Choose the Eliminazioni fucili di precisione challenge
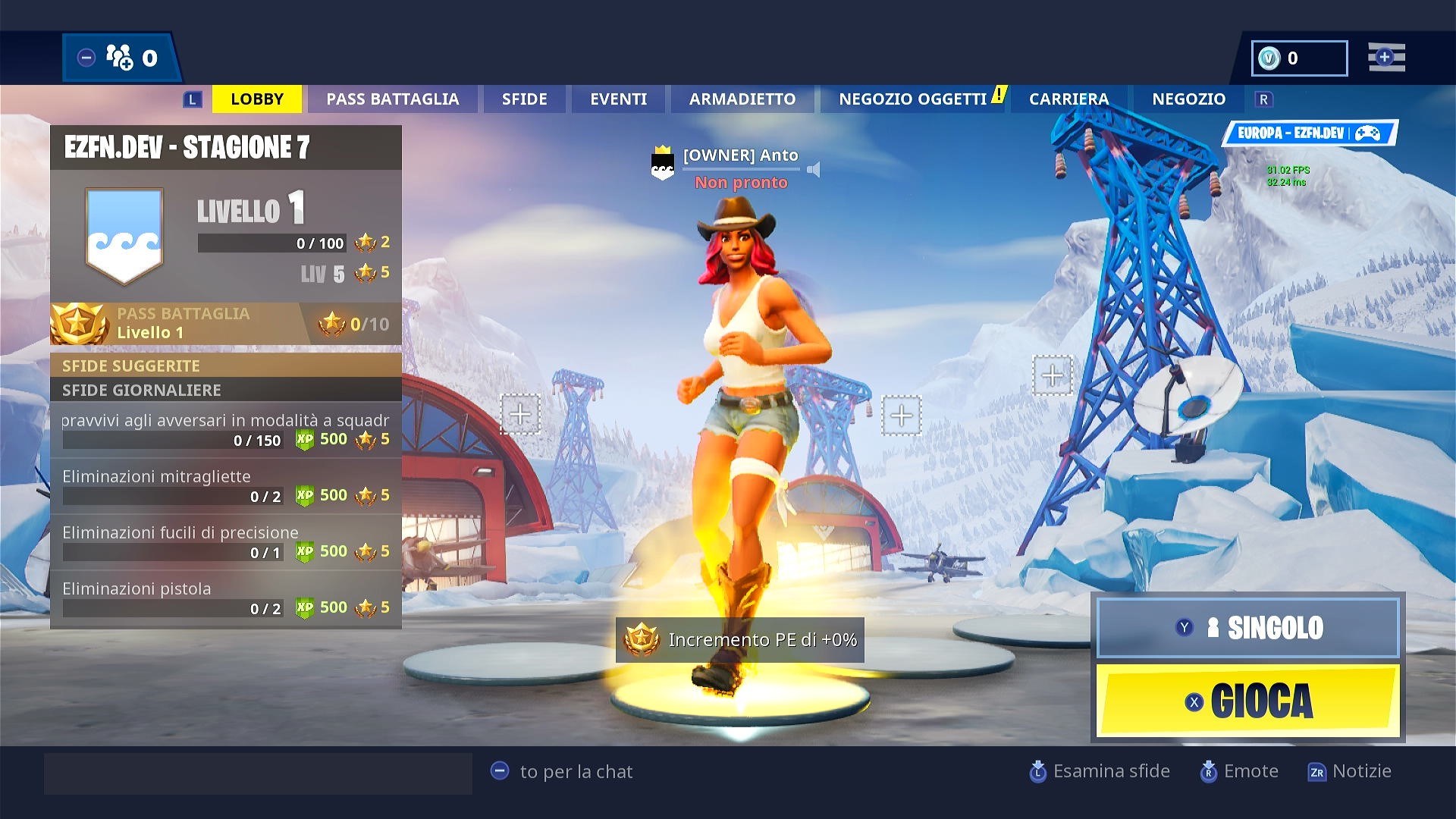The image size is (1456, 819). (225, 542)
